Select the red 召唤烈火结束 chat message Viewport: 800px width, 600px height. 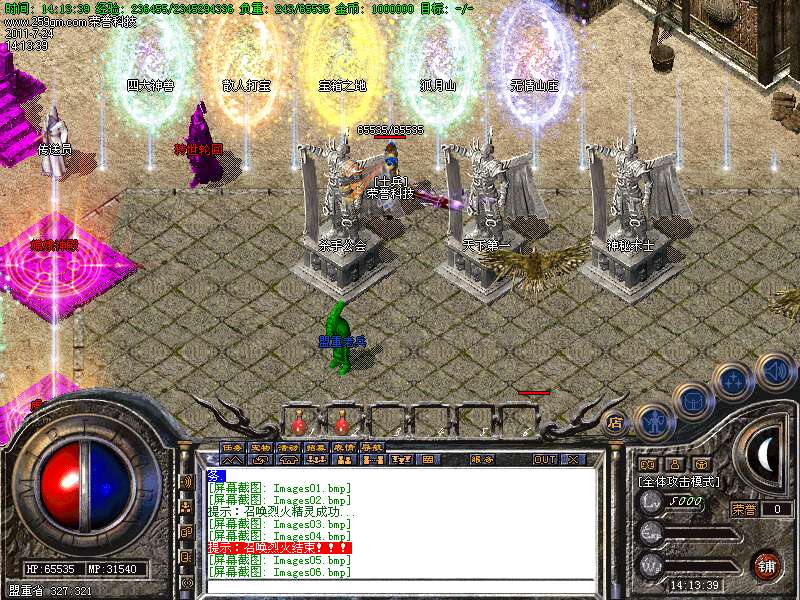click(x=279, y=548)
